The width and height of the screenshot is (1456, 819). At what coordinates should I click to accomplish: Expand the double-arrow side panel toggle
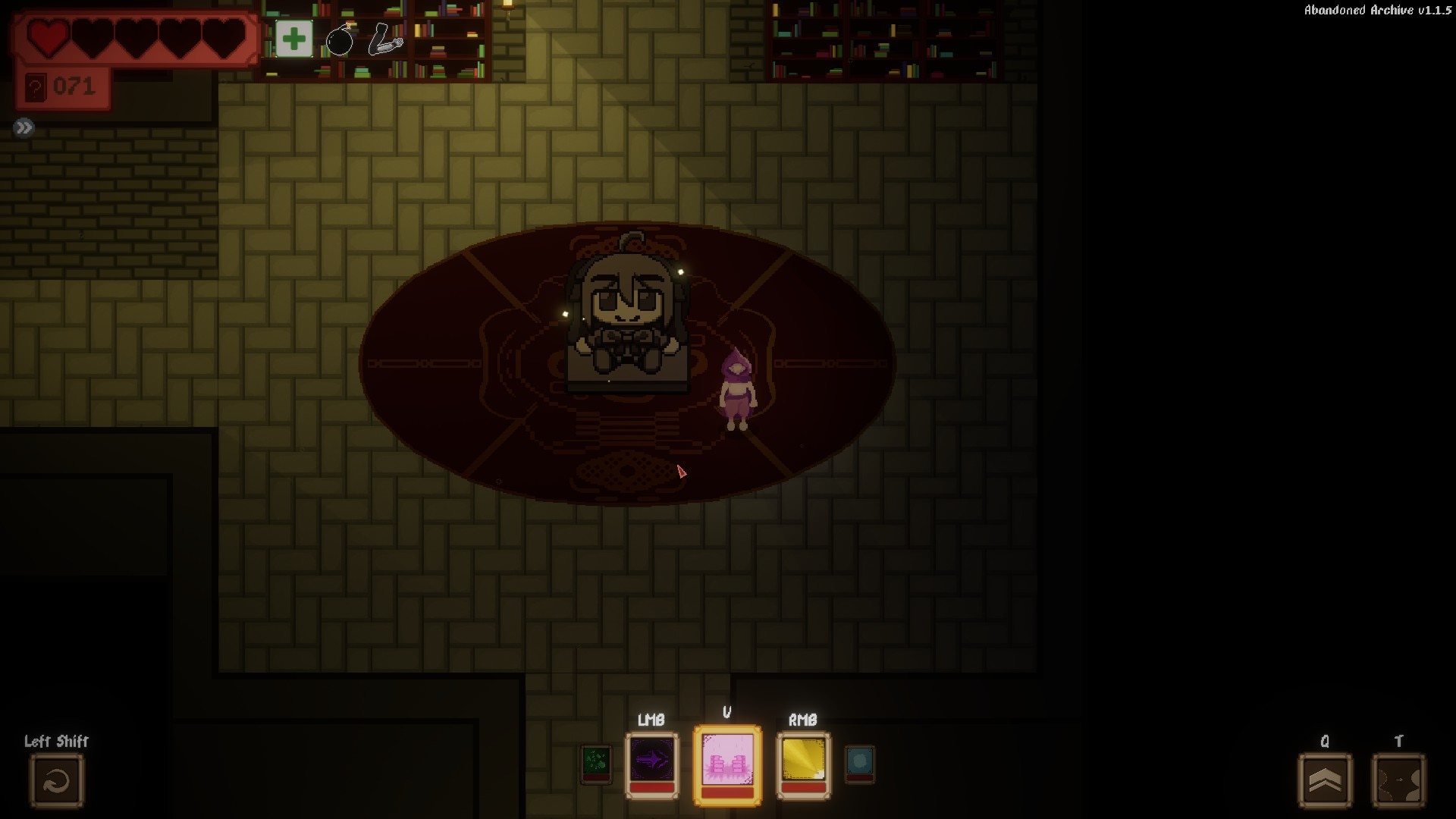point(24,127)
